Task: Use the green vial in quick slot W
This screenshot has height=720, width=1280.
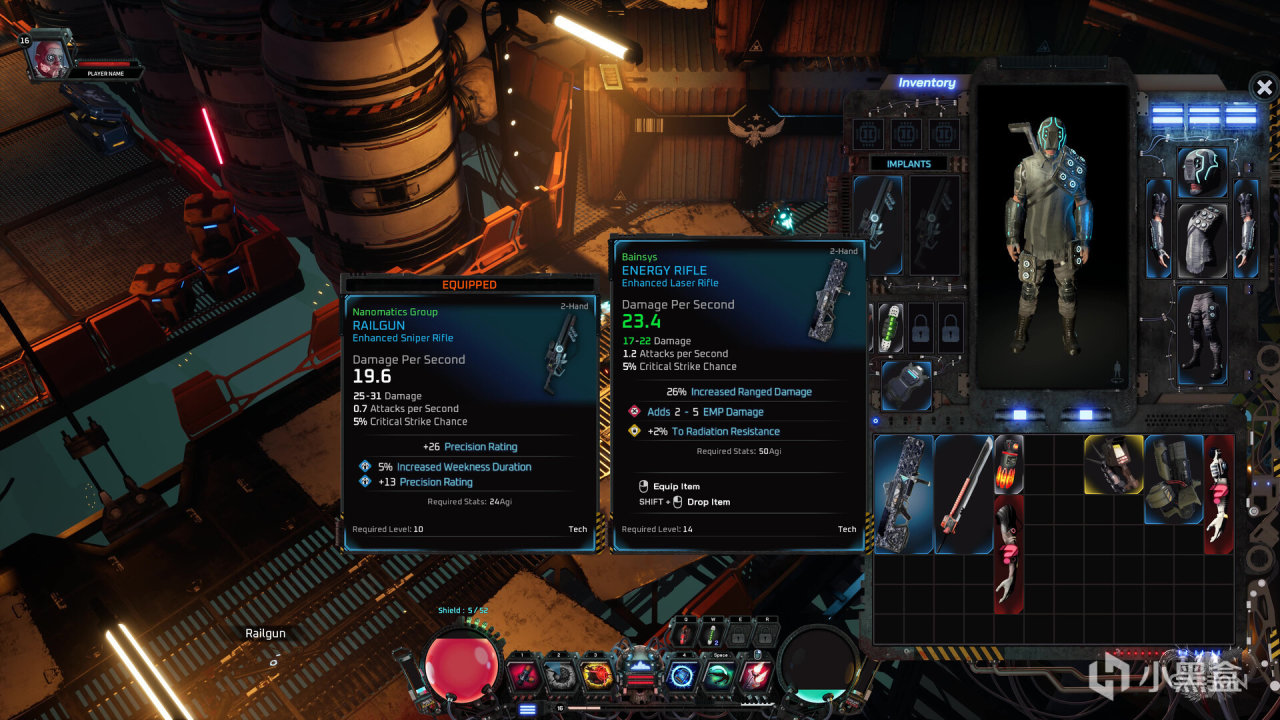Action: tap(712, 634)
